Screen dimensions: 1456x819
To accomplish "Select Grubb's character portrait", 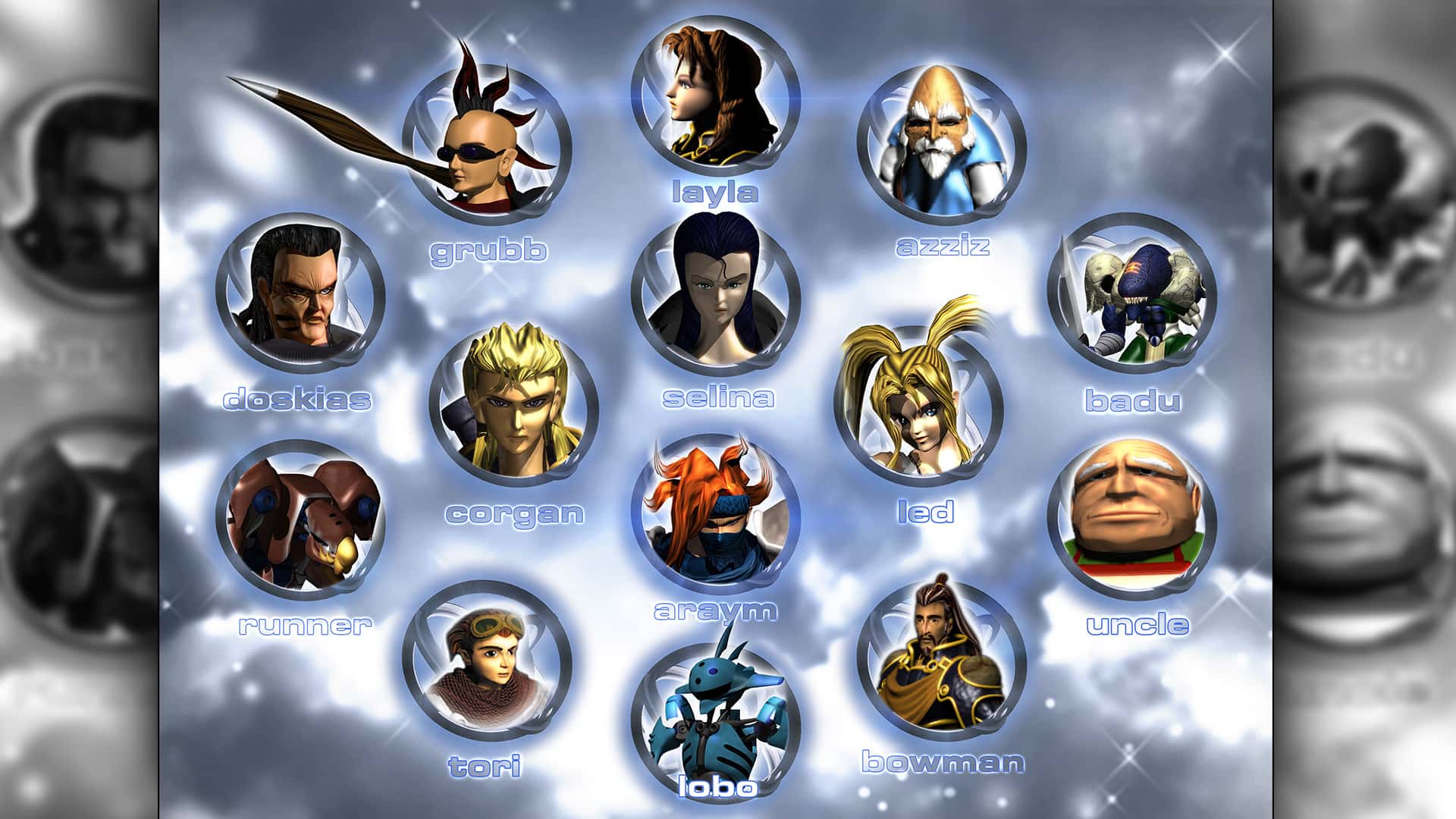I will (x=486, y=144).
